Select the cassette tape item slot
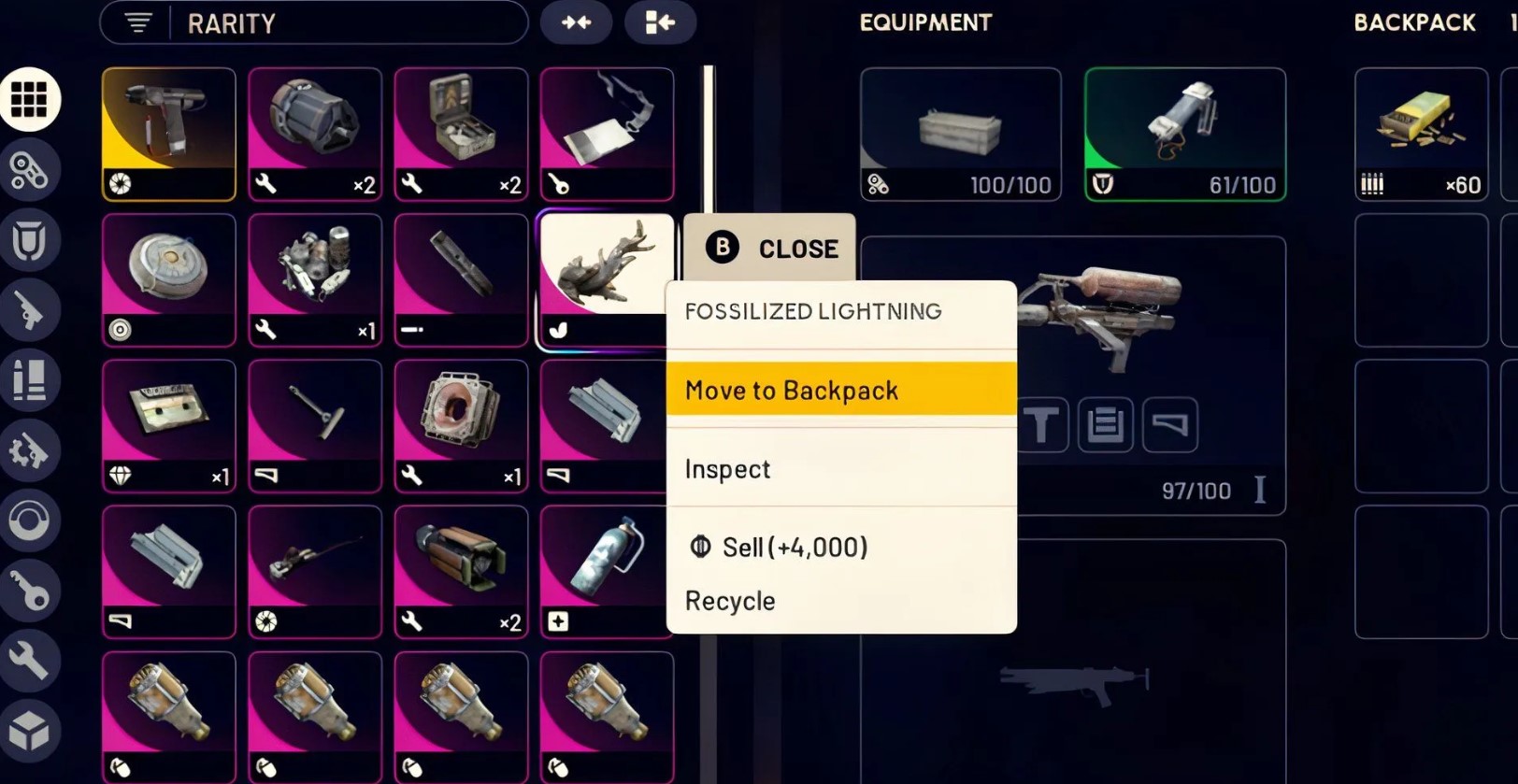Screen dimensions: 1518x784 (x=169, y=425)
